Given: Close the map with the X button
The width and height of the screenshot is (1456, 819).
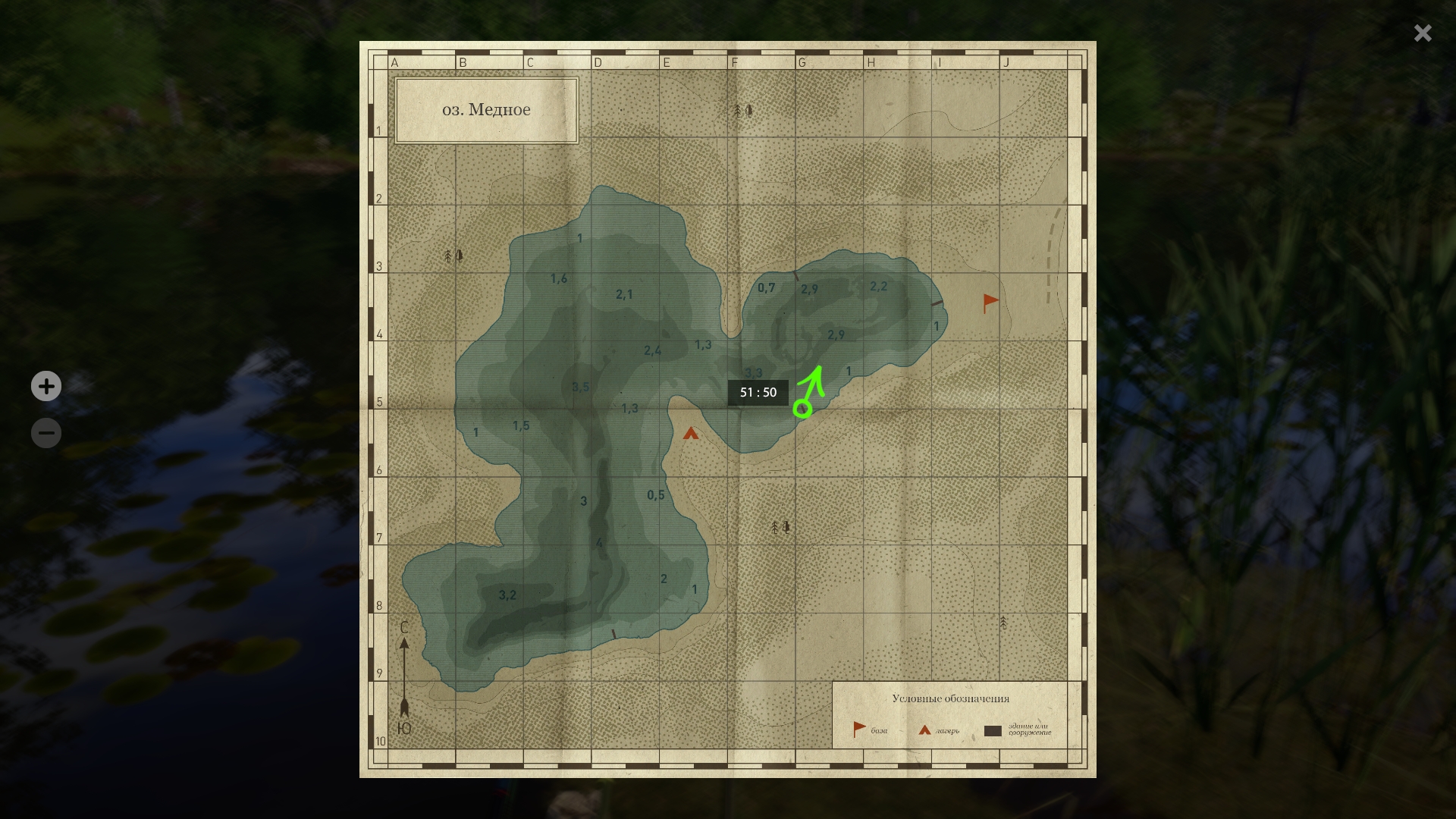Looking at the screenshot, I should pos(1423,33).
